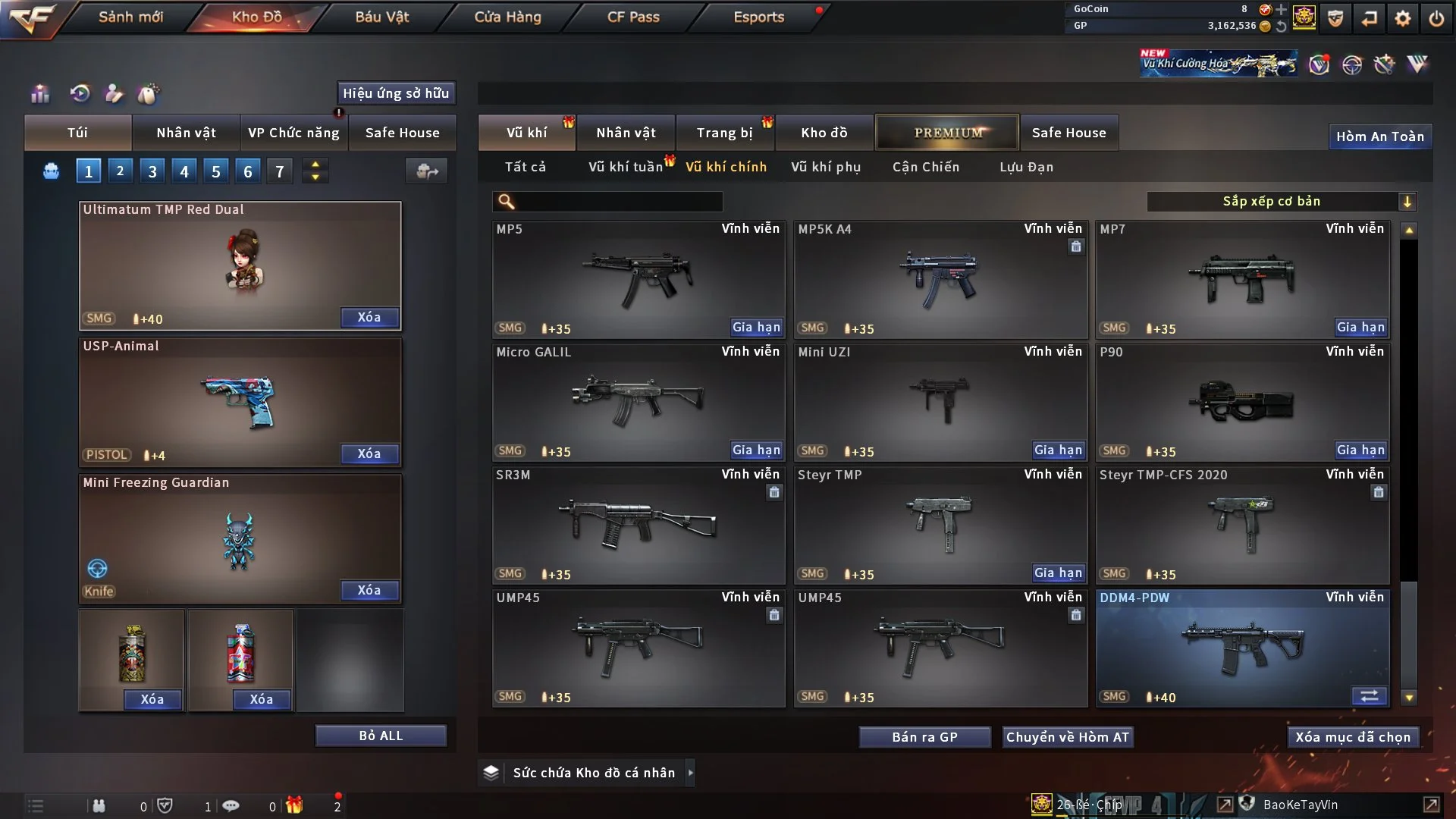The image size is (1456, 819).
Task: Click the Bỏ ALL button
Action: [x=381, y=736]
